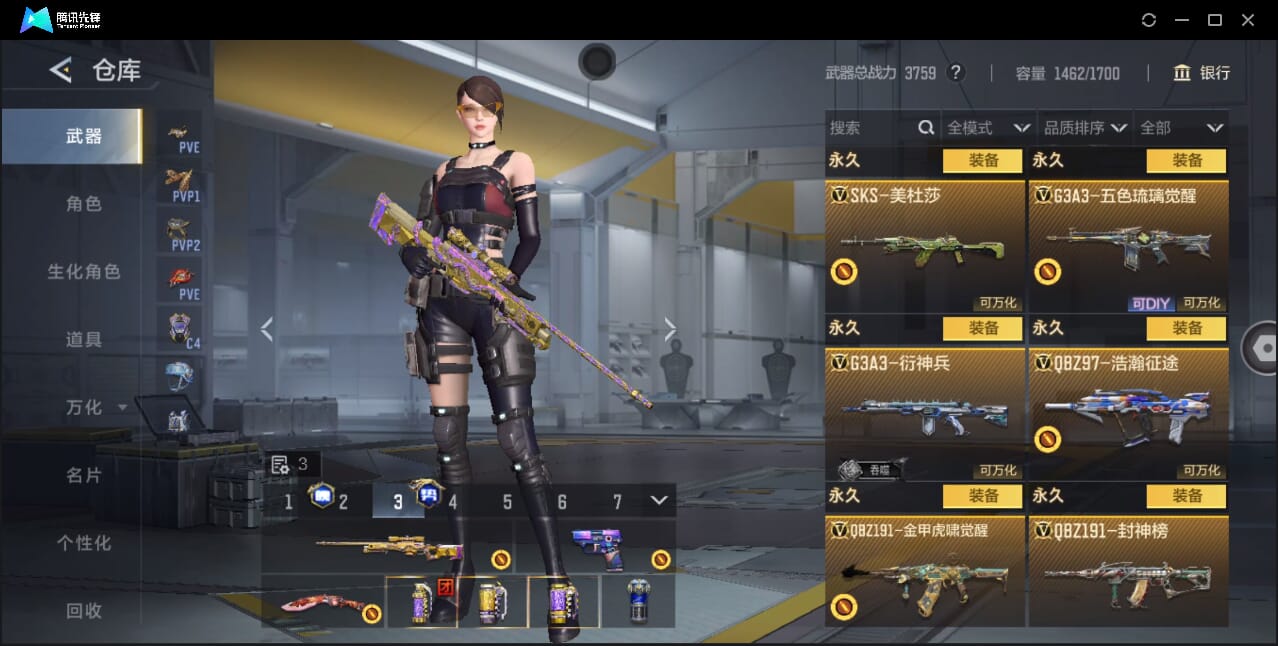Go back from the 仓库 warehouse screen
The image size is (1278, 646).
click(x=61, y=70)
